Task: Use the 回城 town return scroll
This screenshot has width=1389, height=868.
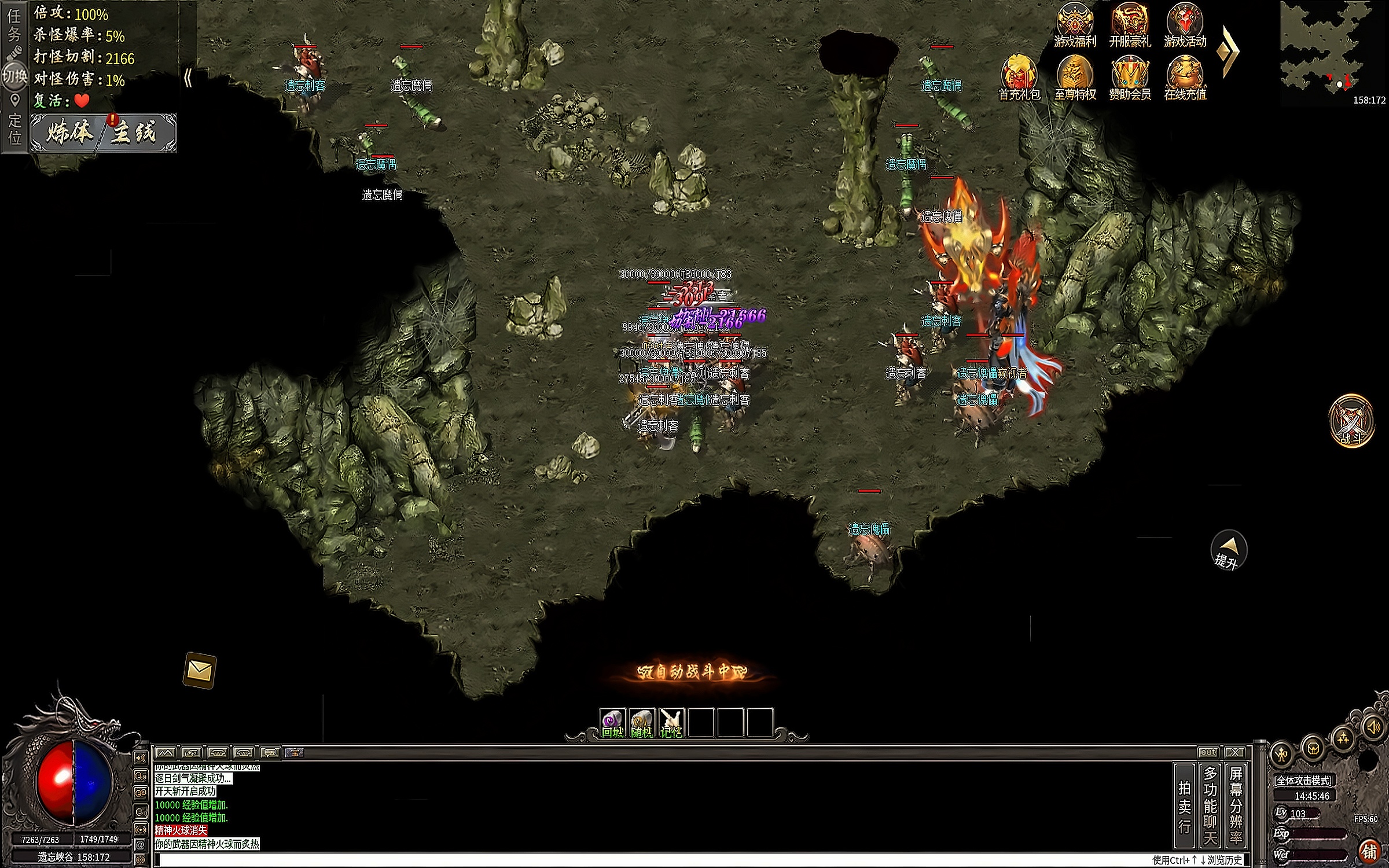Action: 613,723
